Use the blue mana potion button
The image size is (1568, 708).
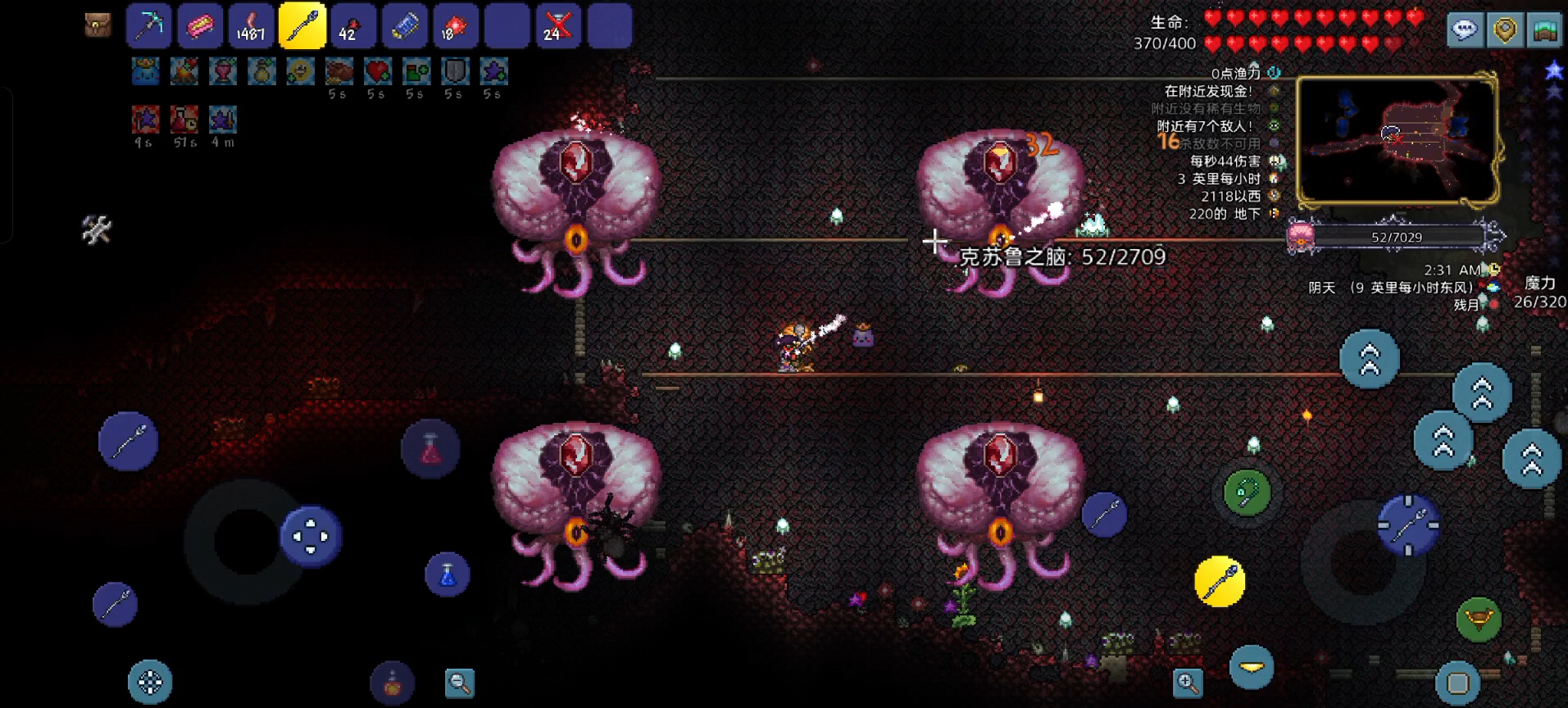pyautogui.click(x=448, y=574)
